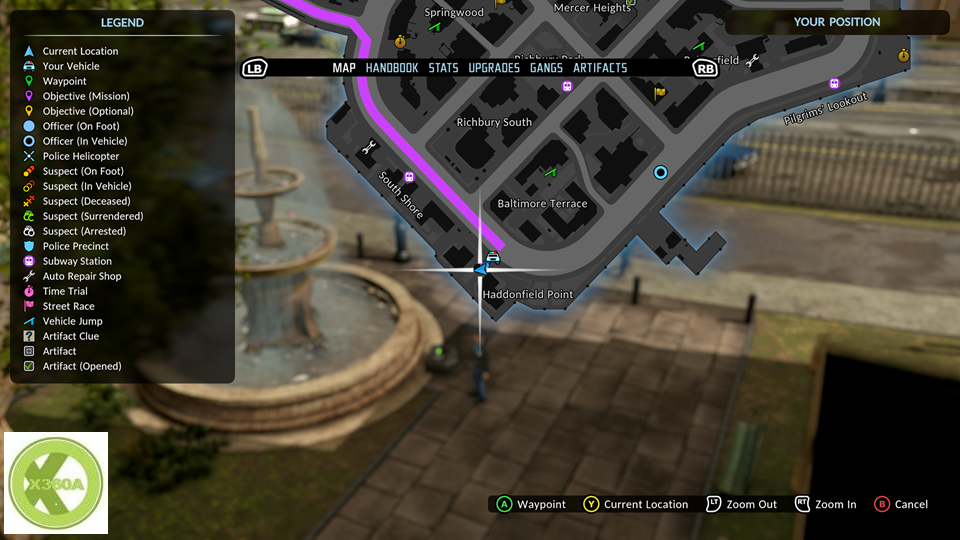This screenshot has width=960, height=540.
Task: Click the subway station marker at South Shore
Action: 409,177
